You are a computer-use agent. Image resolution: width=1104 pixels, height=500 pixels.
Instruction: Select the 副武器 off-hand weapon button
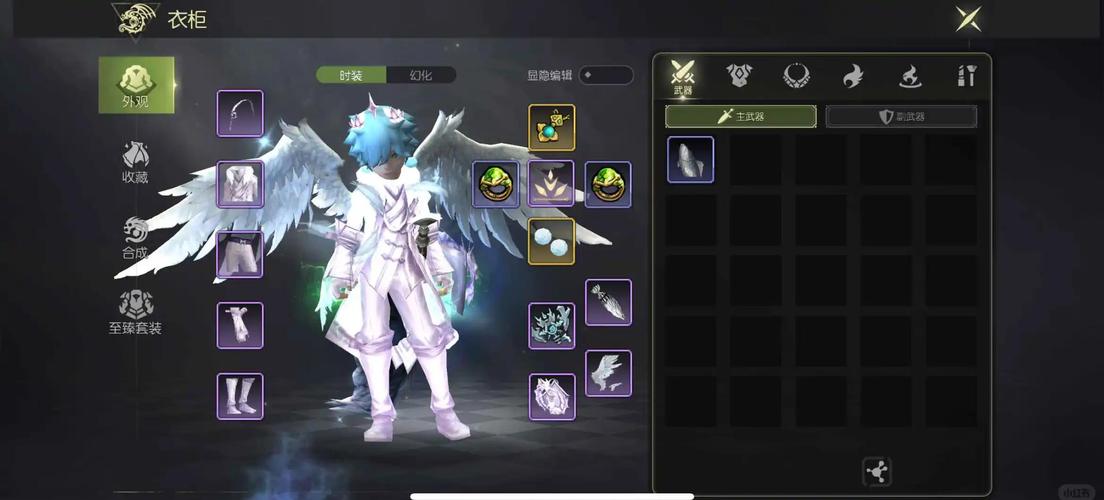pos(901,117)
